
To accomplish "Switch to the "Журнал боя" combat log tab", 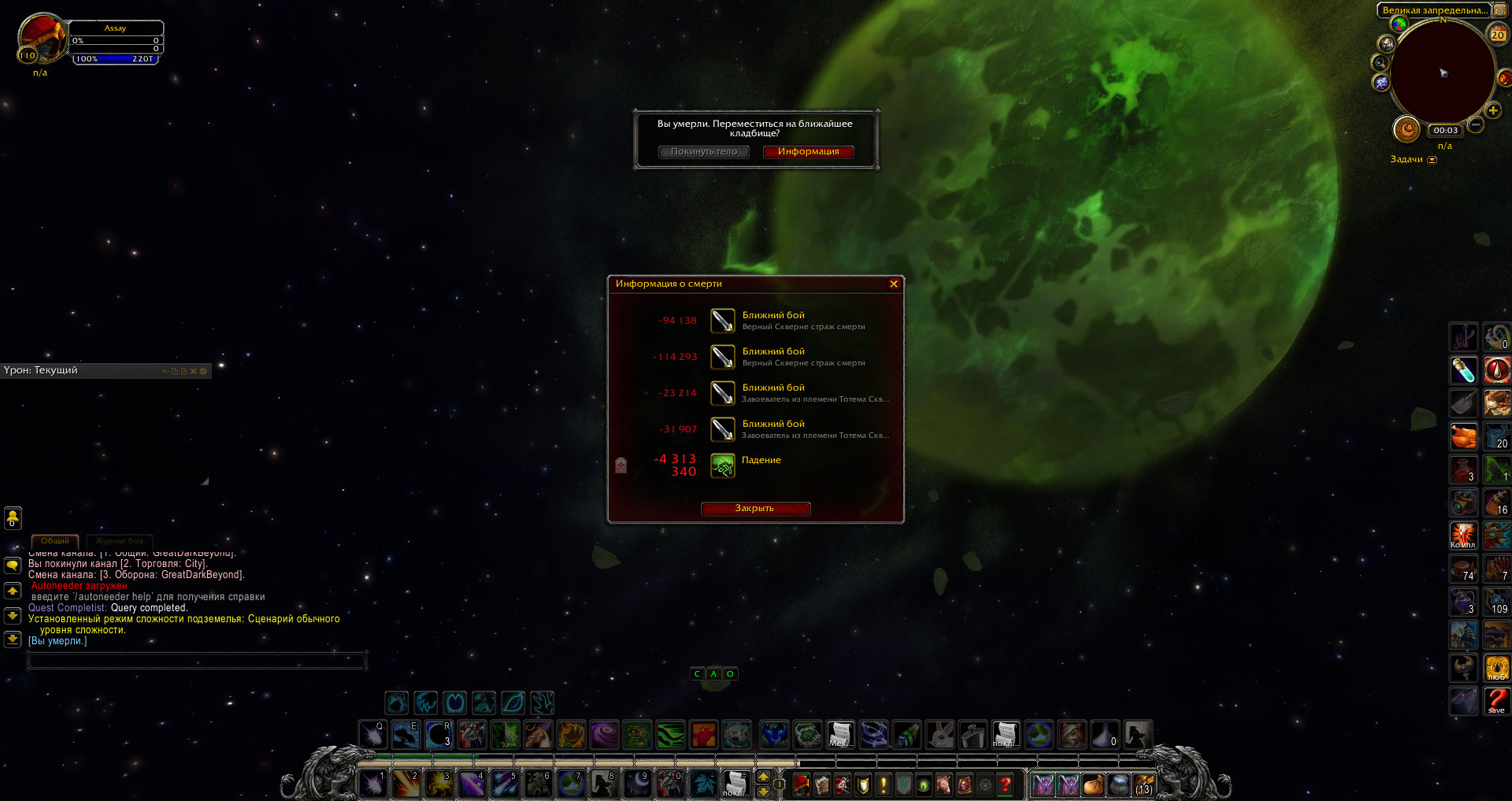I will point(119,541).
